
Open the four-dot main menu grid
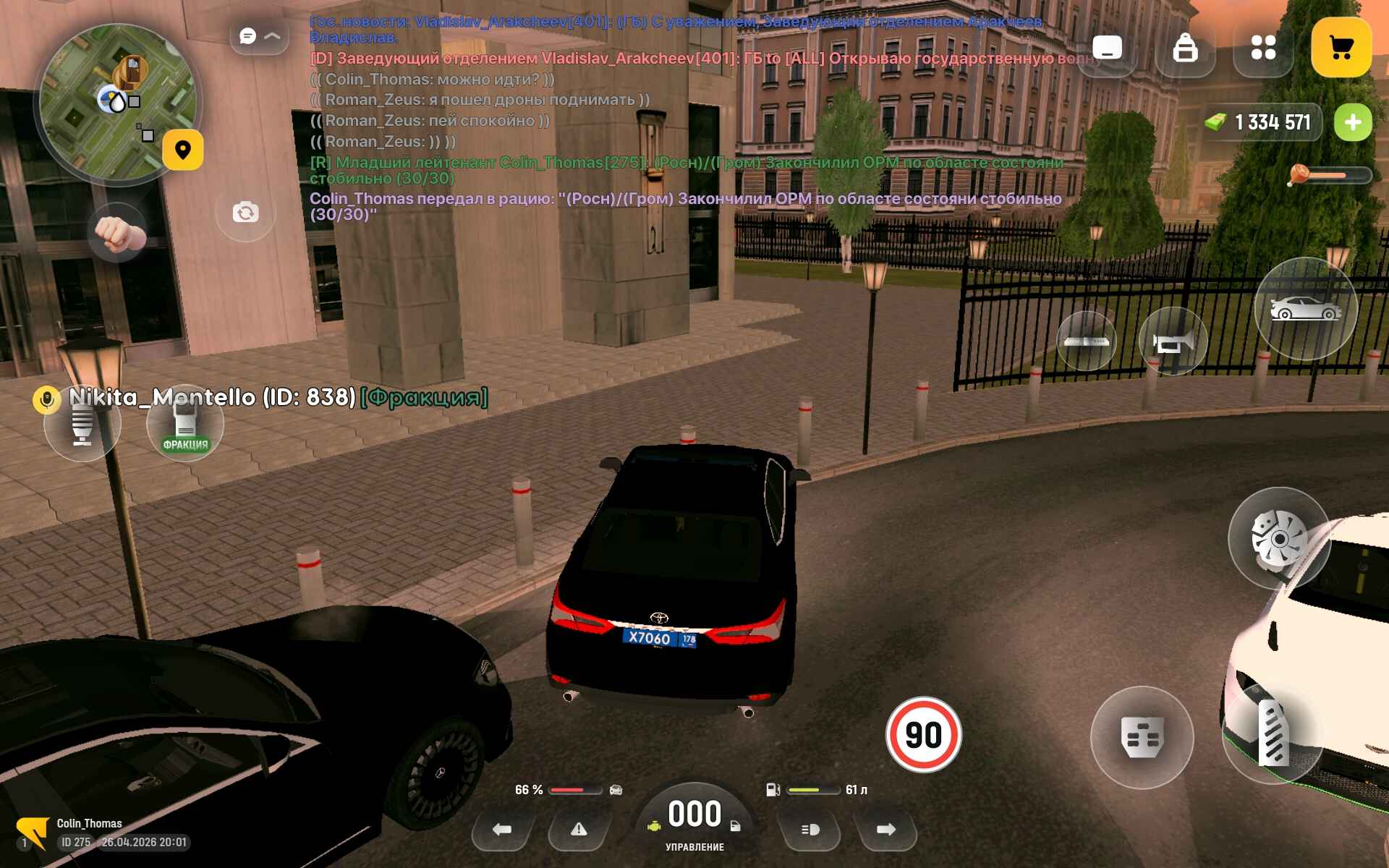point(1263,48)
